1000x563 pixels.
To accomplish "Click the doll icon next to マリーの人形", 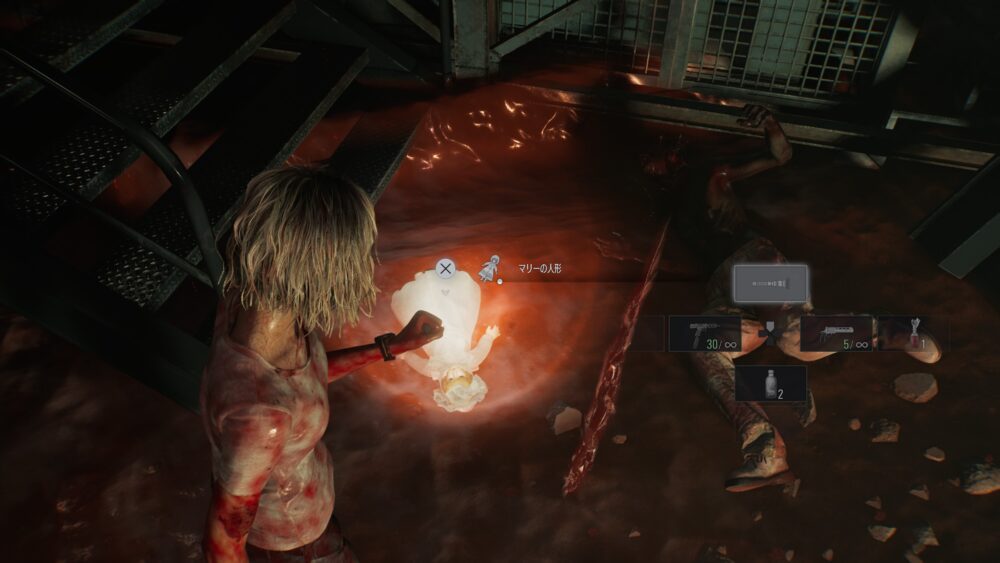I will 489,268.
